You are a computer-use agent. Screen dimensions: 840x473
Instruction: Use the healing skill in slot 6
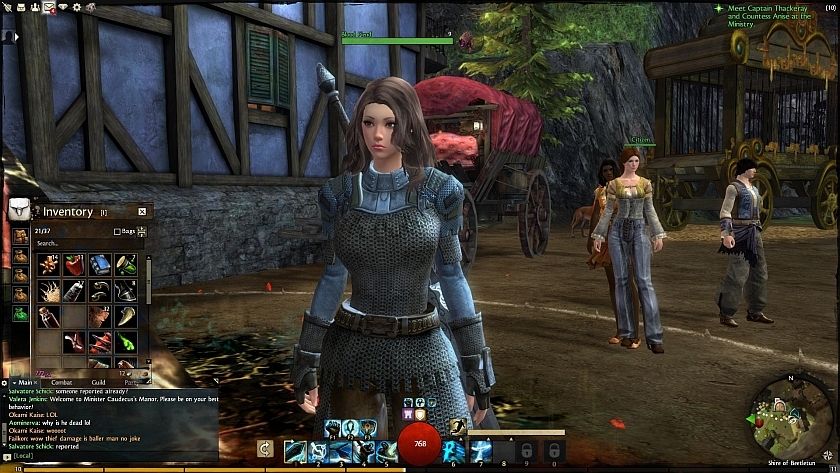pyautogui.click(x=455, y=450)
